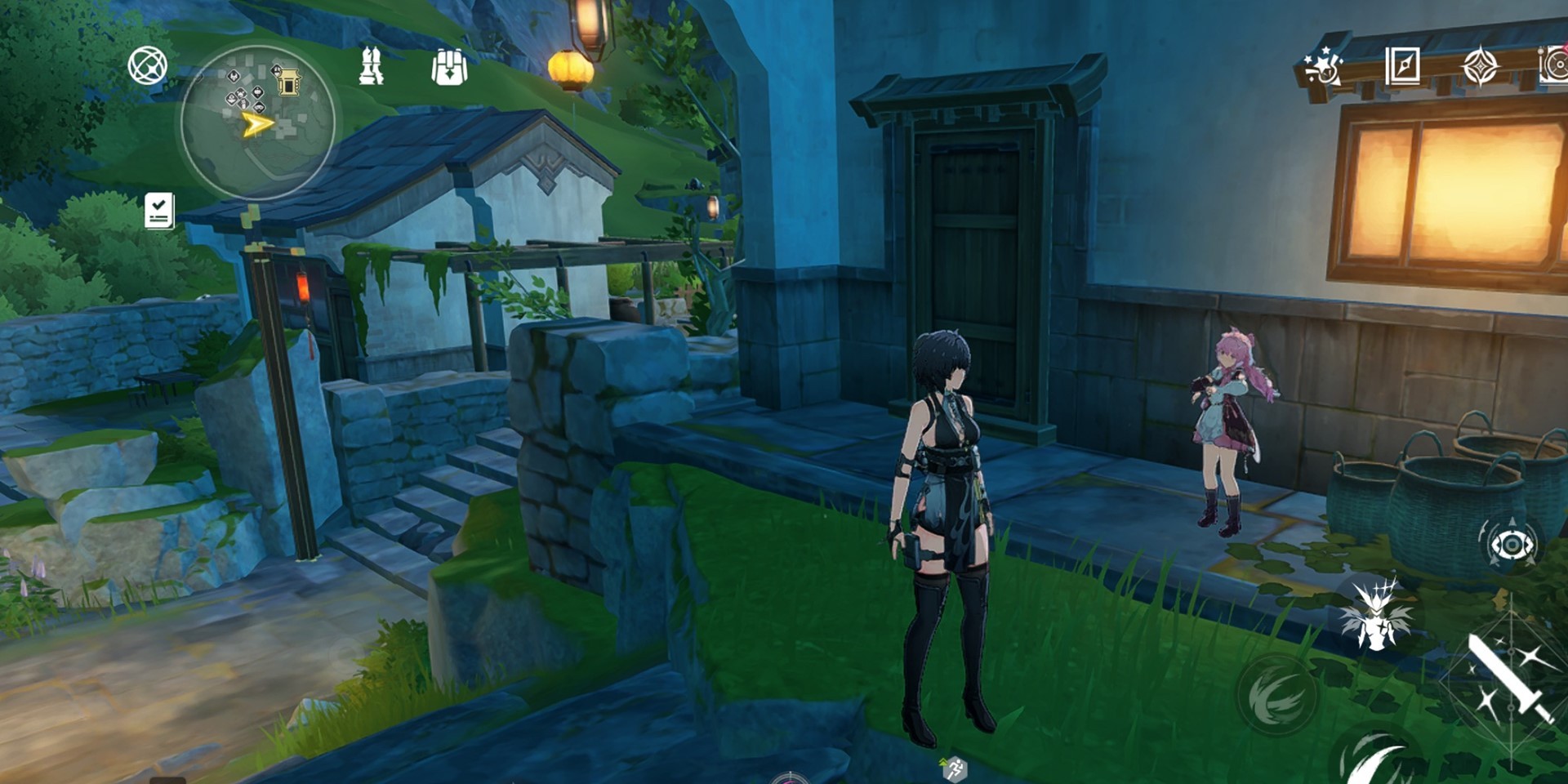Image resolution: width=1568 pixels, height=784 pixels.
Task: Toggle the running figure sprint icon
Action: [954, 768]
